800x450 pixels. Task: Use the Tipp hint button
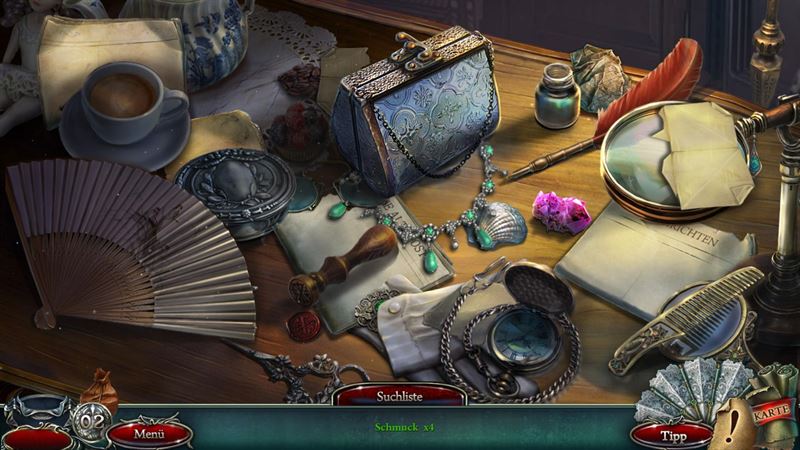[671, 434]
